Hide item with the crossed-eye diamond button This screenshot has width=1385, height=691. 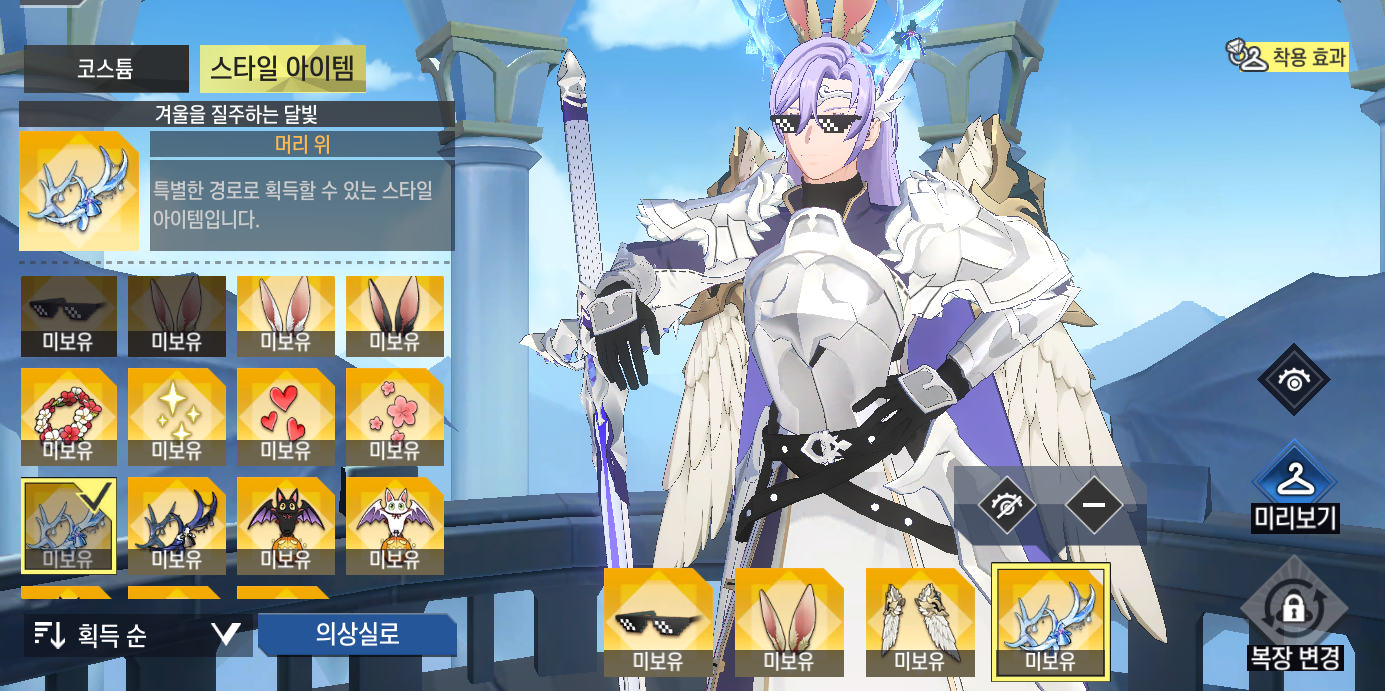pos(1006,505)
